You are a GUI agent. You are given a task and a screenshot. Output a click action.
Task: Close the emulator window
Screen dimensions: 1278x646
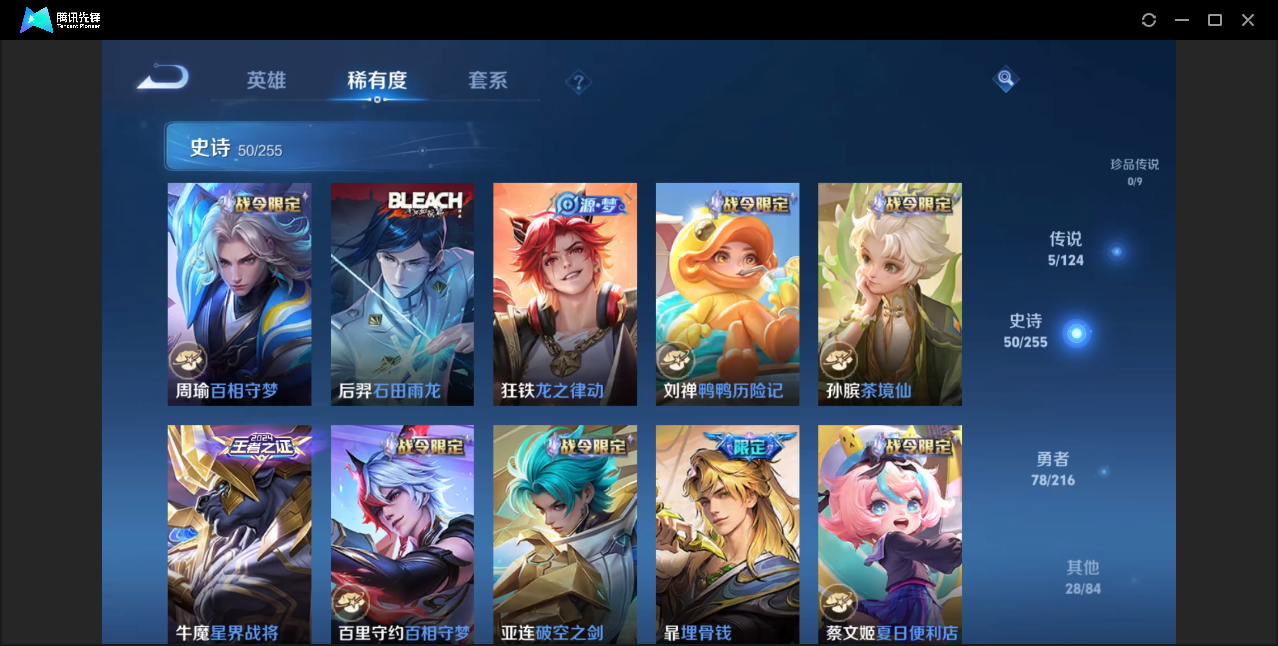1248,20
